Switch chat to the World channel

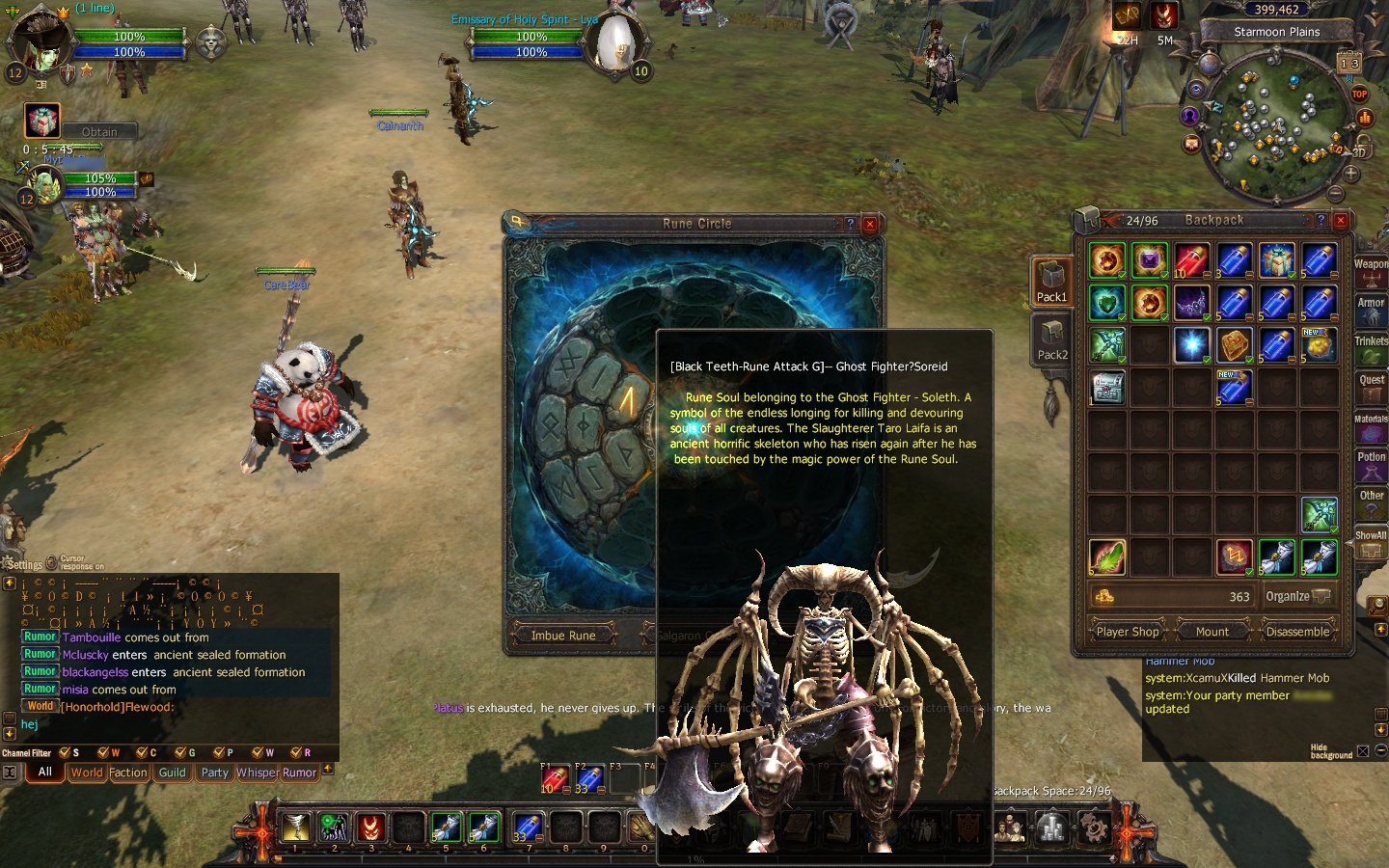tap(86, 773)
